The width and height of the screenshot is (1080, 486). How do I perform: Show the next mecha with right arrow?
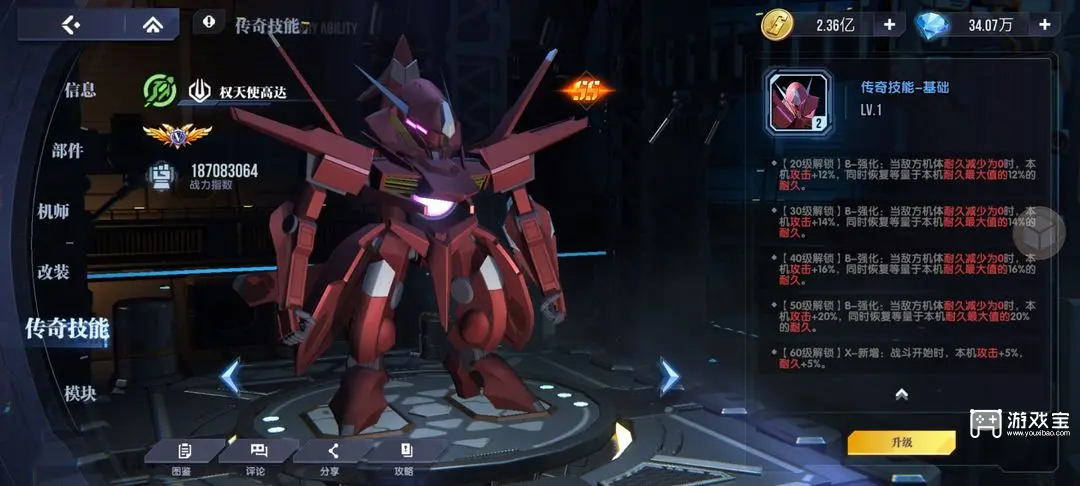[668, 377]
